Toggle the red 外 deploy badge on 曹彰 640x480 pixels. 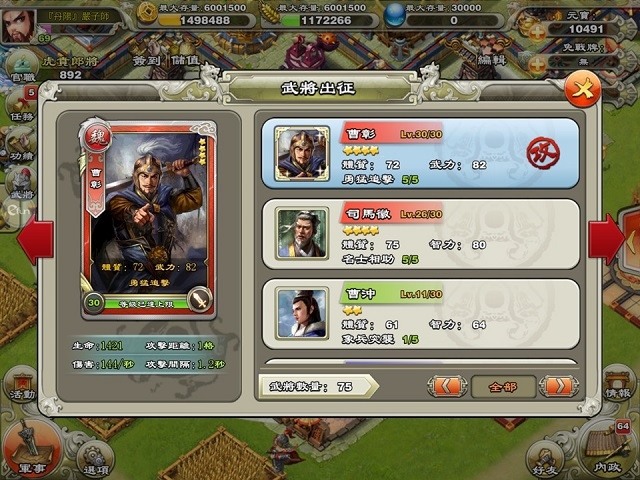pos(543,153)
